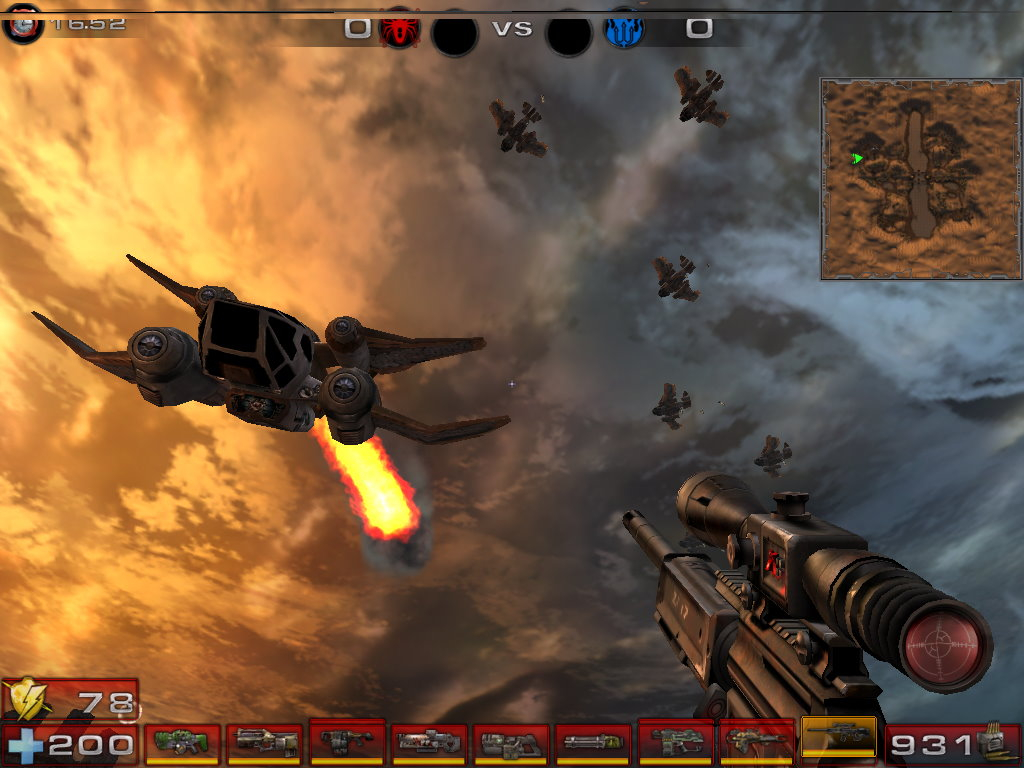
Task: Choose the rocket launcher weapon slot
Action: tap(756, 741)
